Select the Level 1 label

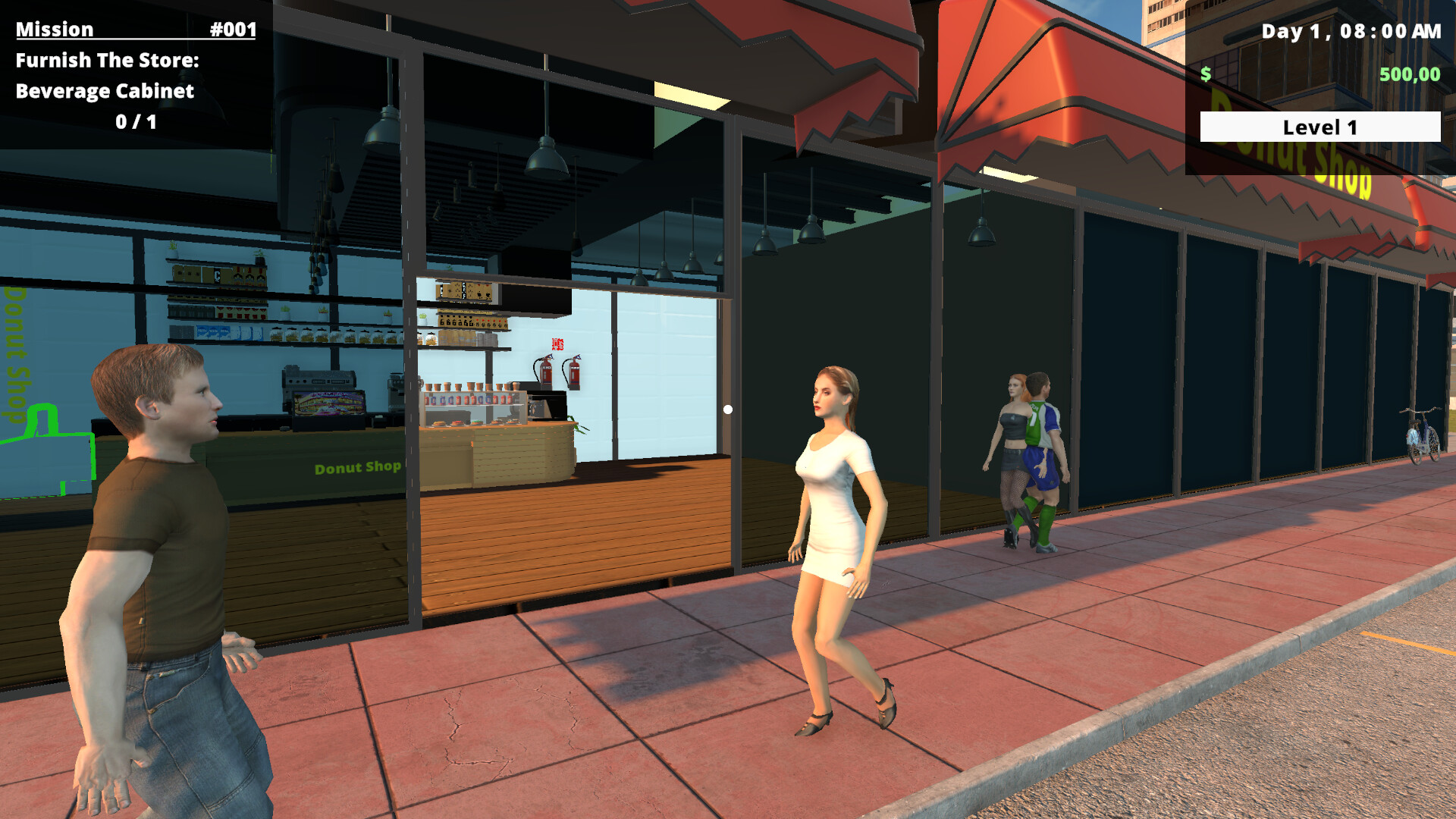1319,126
